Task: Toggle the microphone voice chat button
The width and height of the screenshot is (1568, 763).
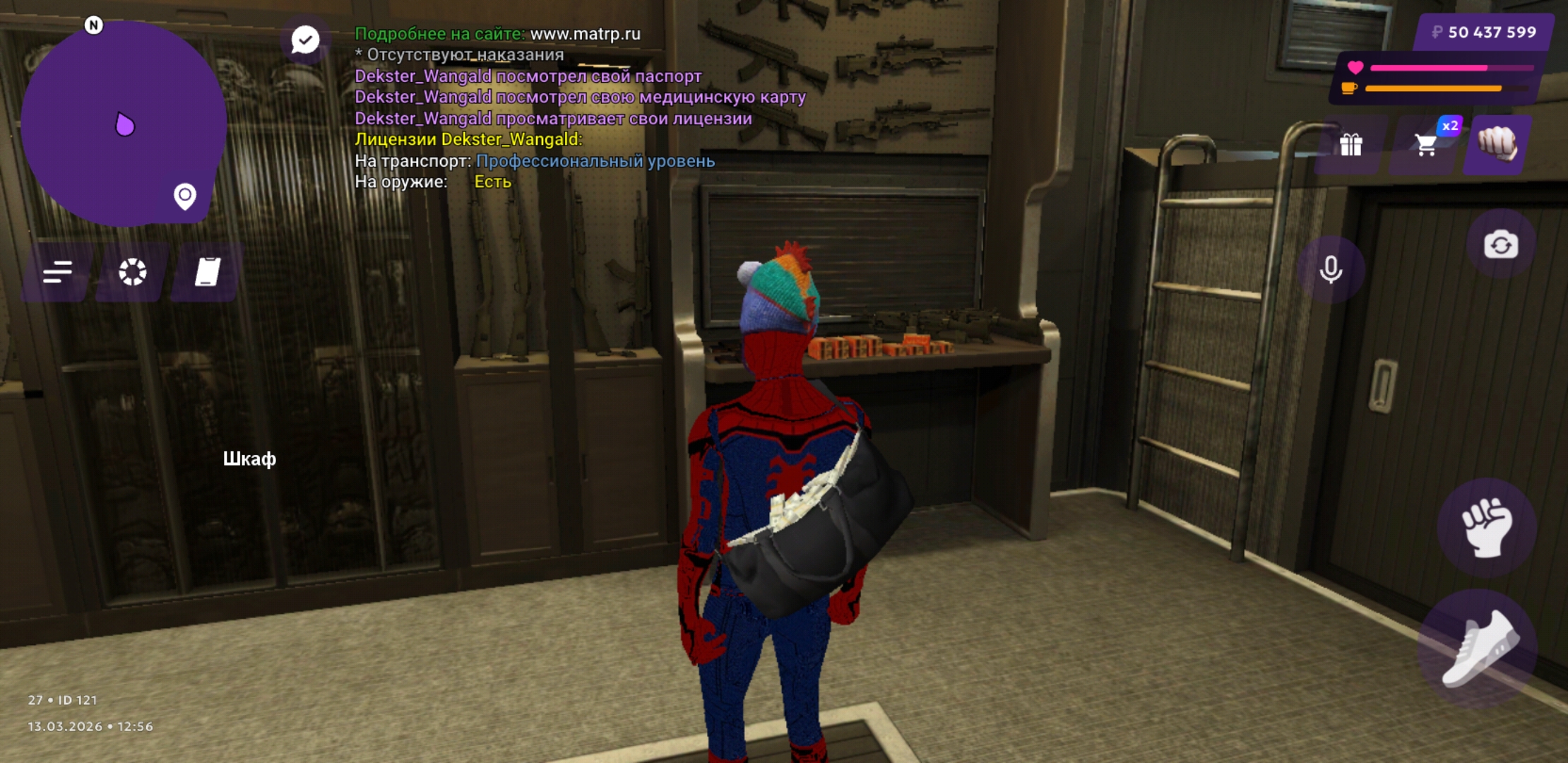Action: pos(1331,269)
